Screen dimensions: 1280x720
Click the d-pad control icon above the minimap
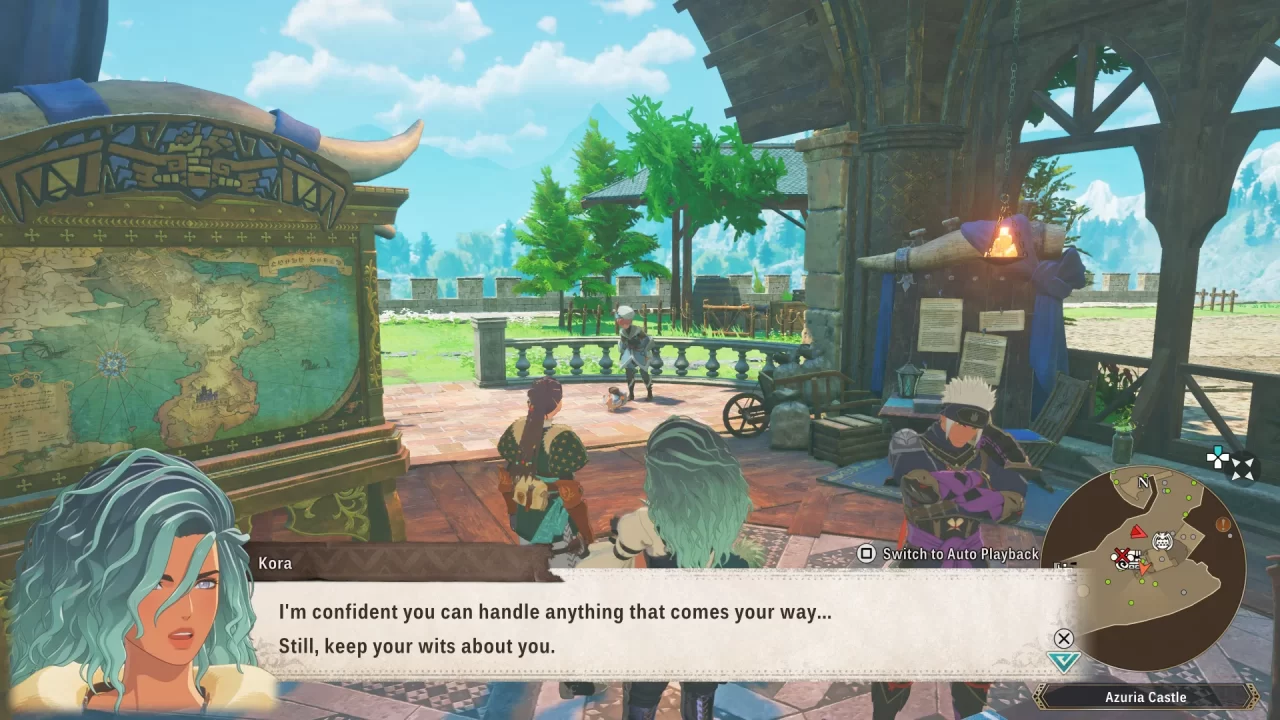1217,457
